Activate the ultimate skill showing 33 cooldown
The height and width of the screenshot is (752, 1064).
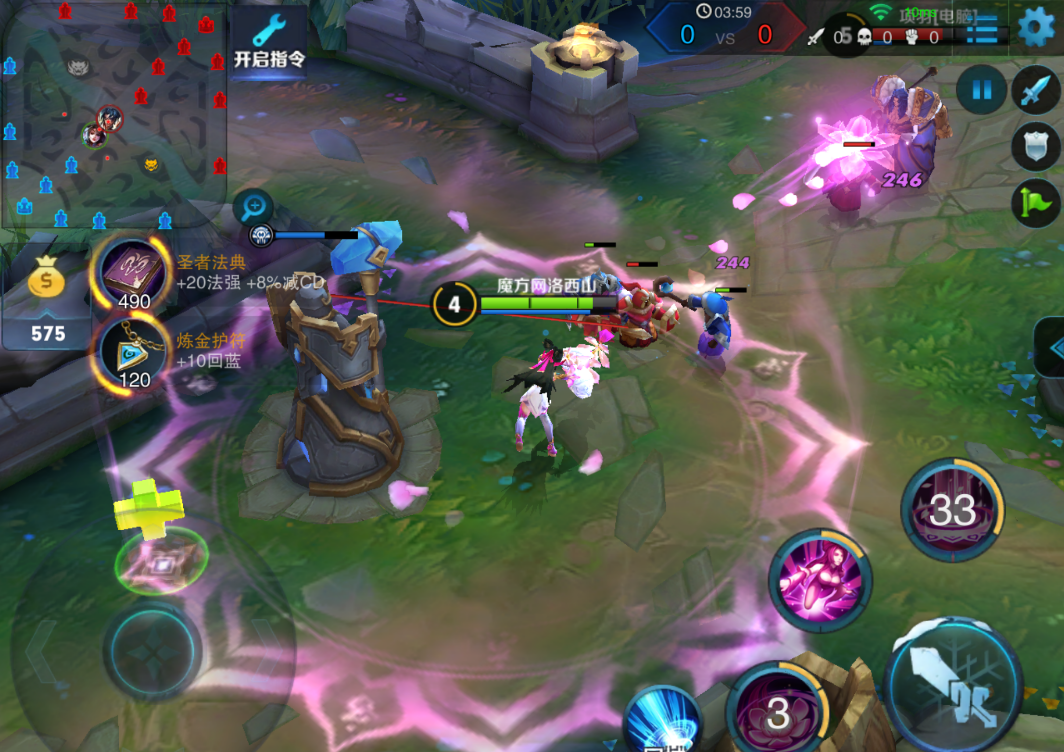point(951,511)
